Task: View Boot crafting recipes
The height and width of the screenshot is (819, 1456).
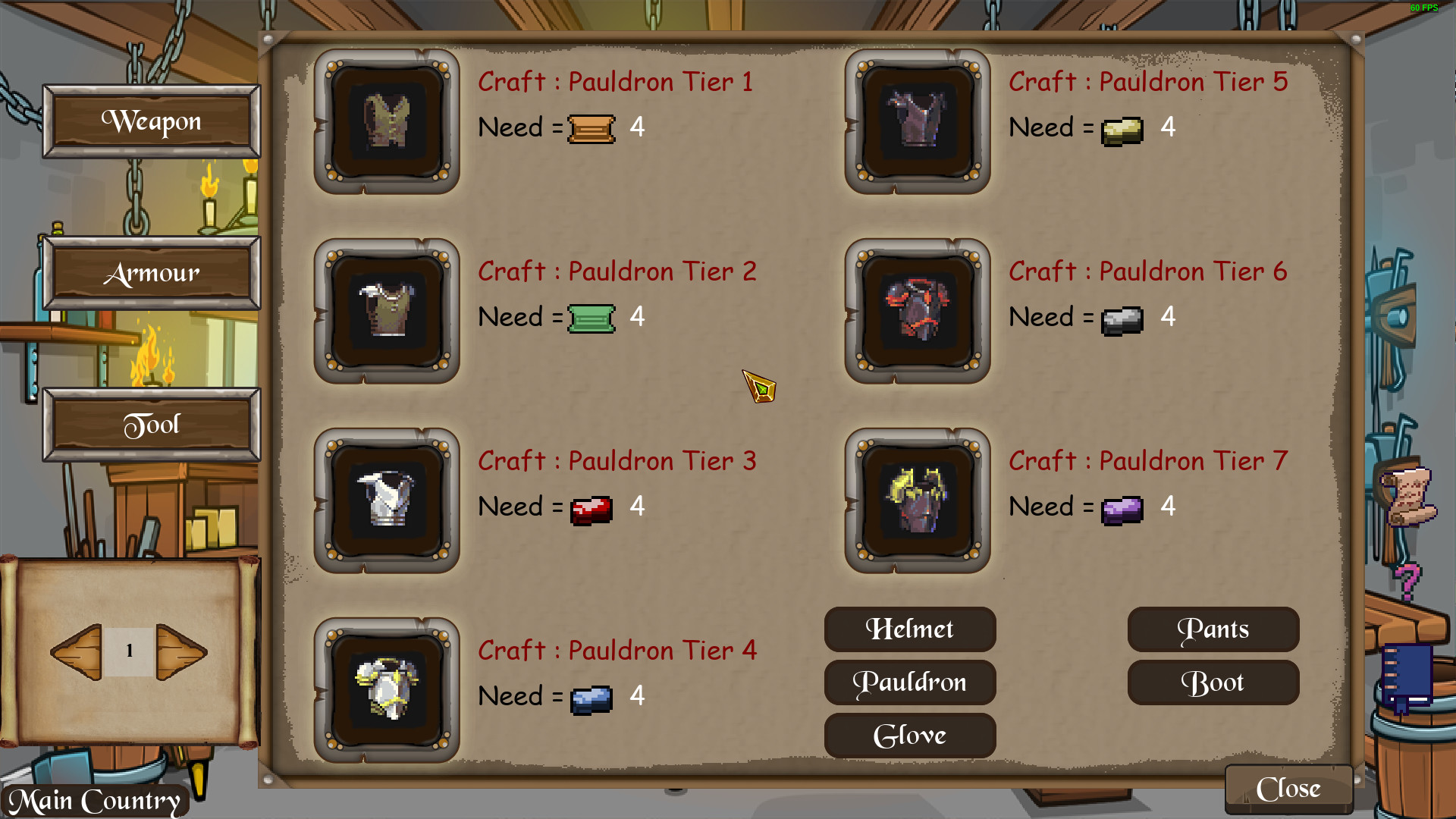Action: pyautogui.click(x=1213, y=682)
